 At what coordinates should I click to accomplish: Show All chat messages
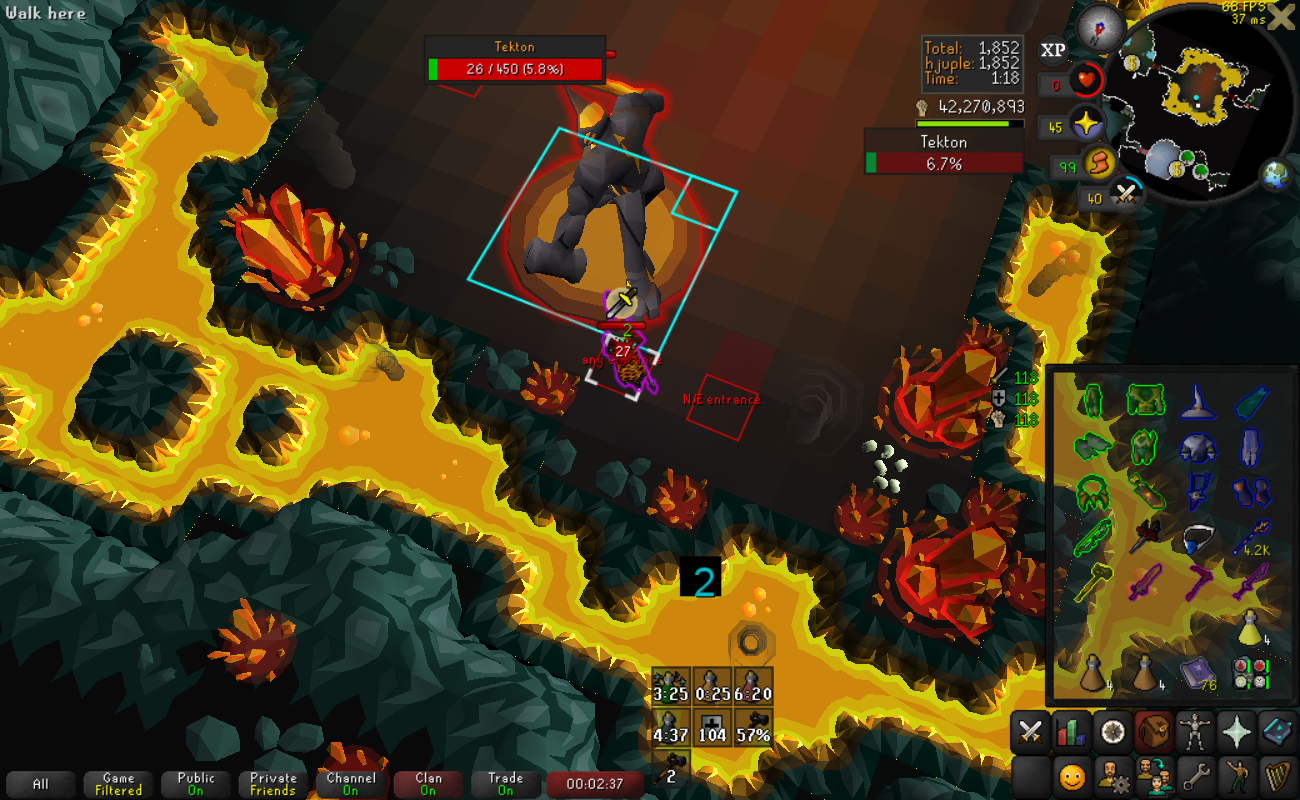[x=41, y=784]
